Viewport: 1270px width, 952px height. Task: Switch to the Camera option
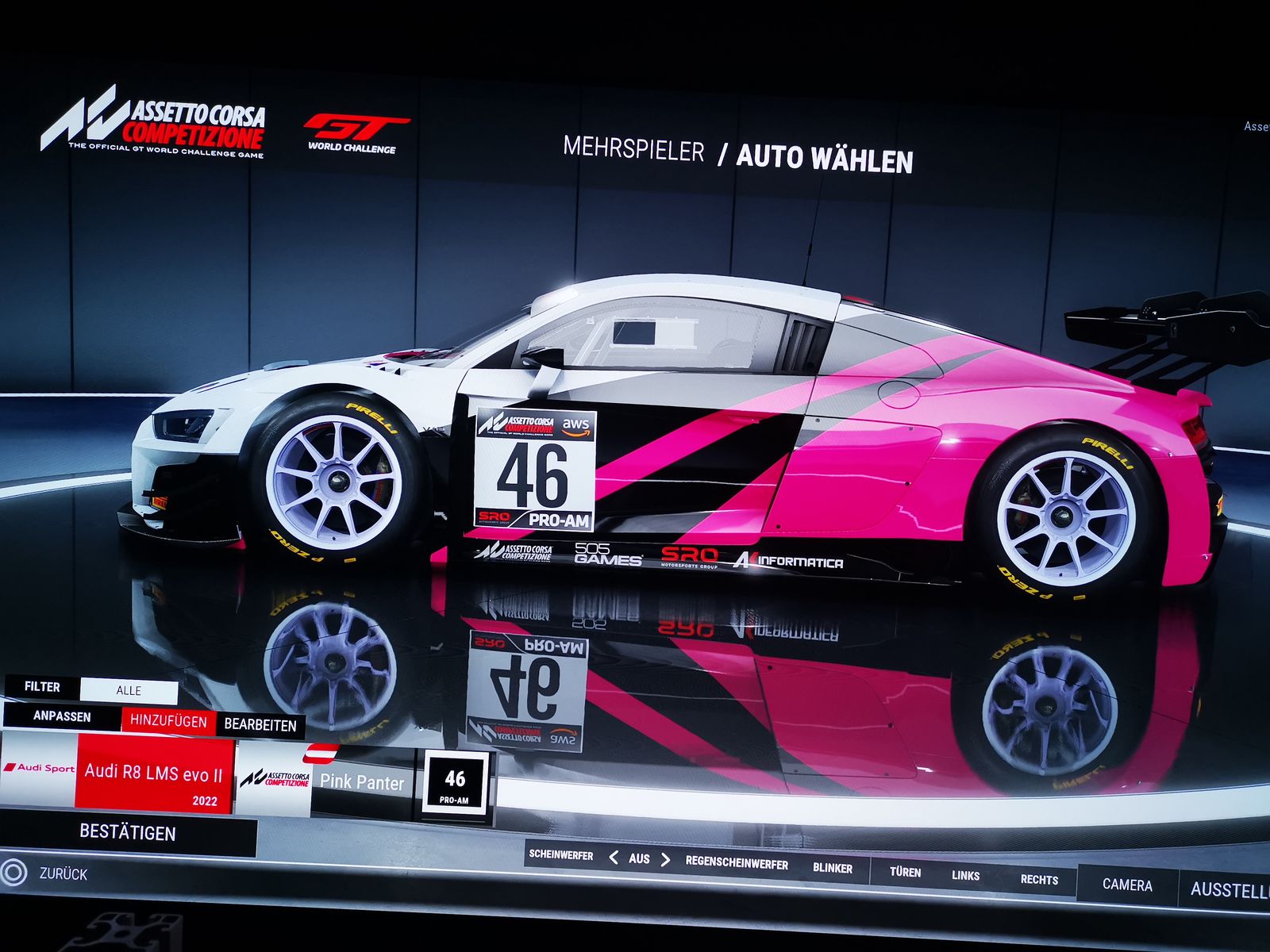pos(1127,885)
